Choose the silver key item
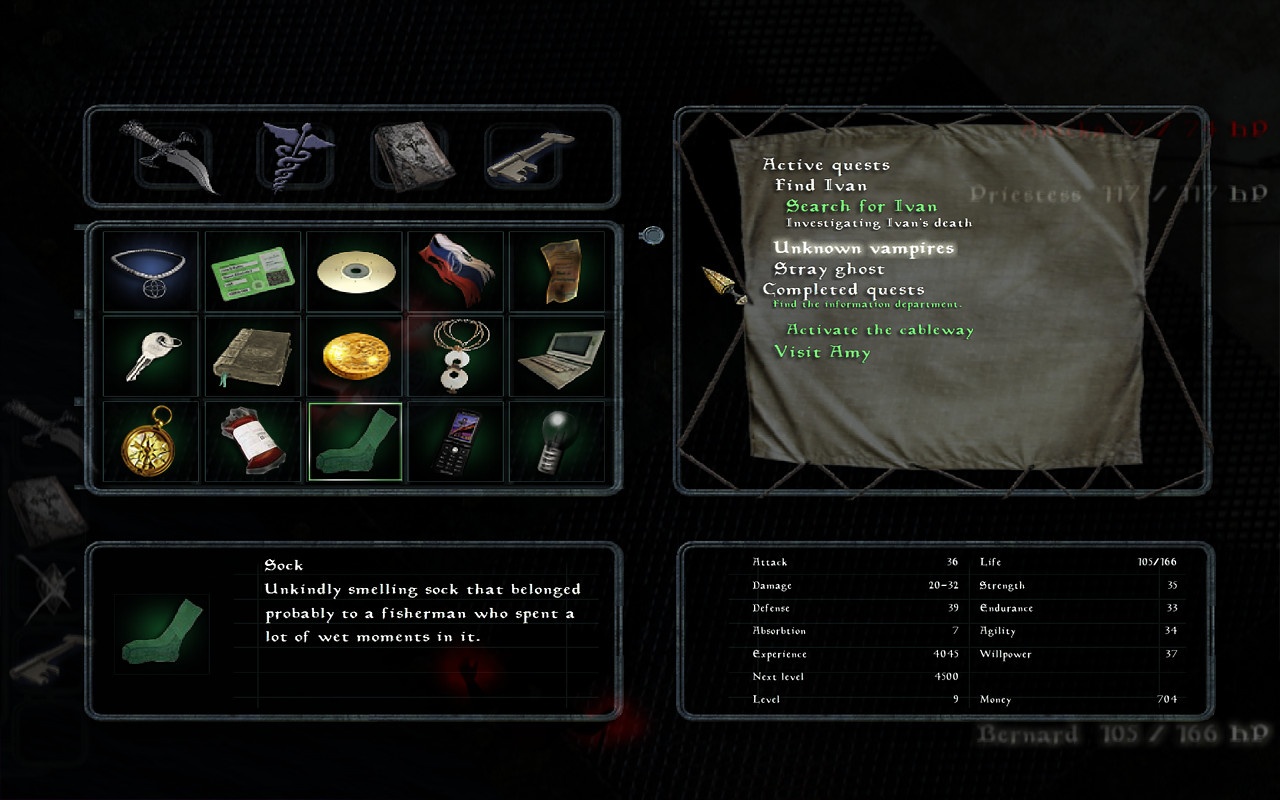 pos(151,357)
